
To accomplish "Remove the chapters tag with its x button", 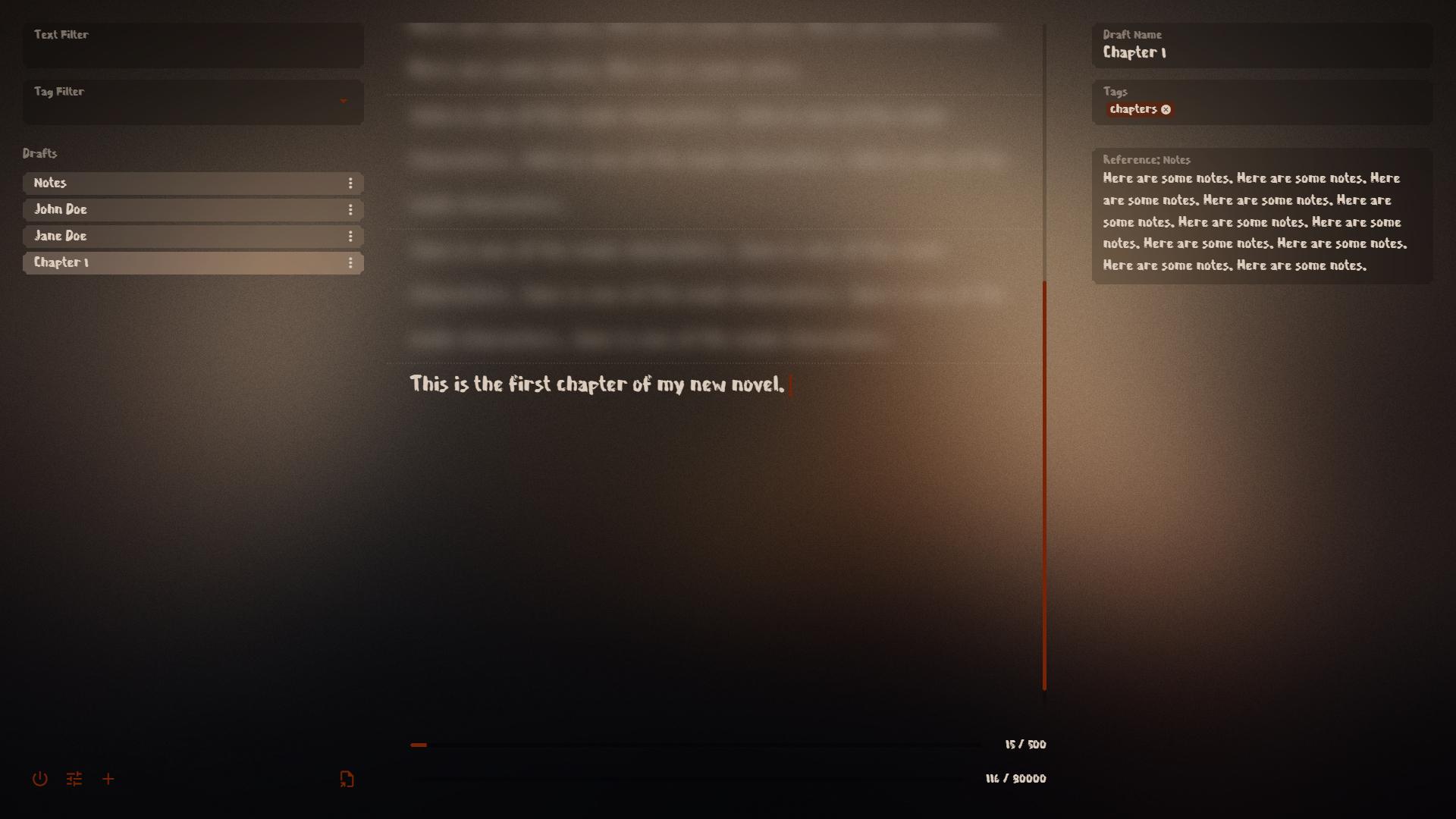I will click(x=1166, y=109).
